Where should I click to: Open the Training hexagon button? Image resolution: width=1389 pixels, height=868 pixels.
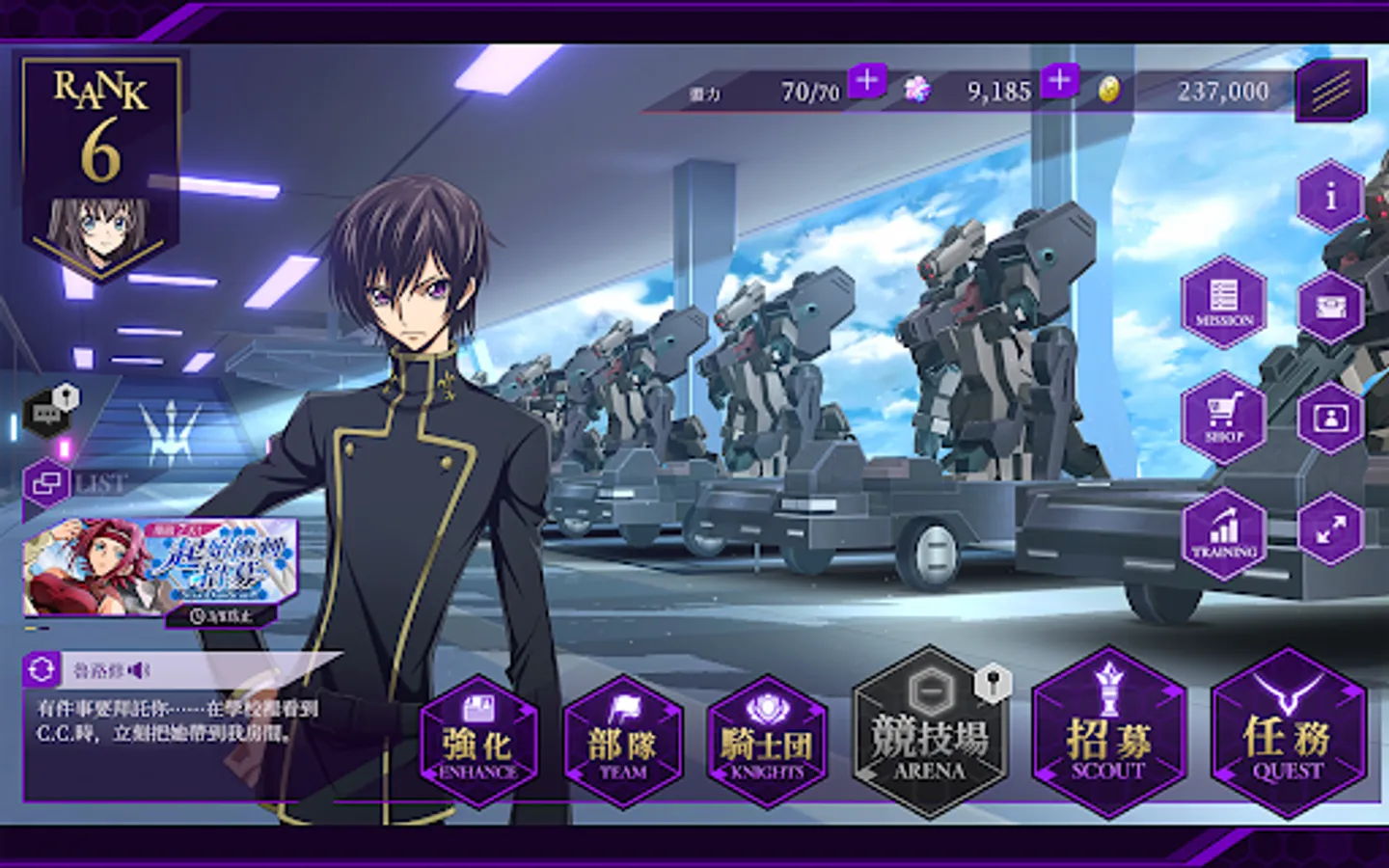[x=1224, y=533]
